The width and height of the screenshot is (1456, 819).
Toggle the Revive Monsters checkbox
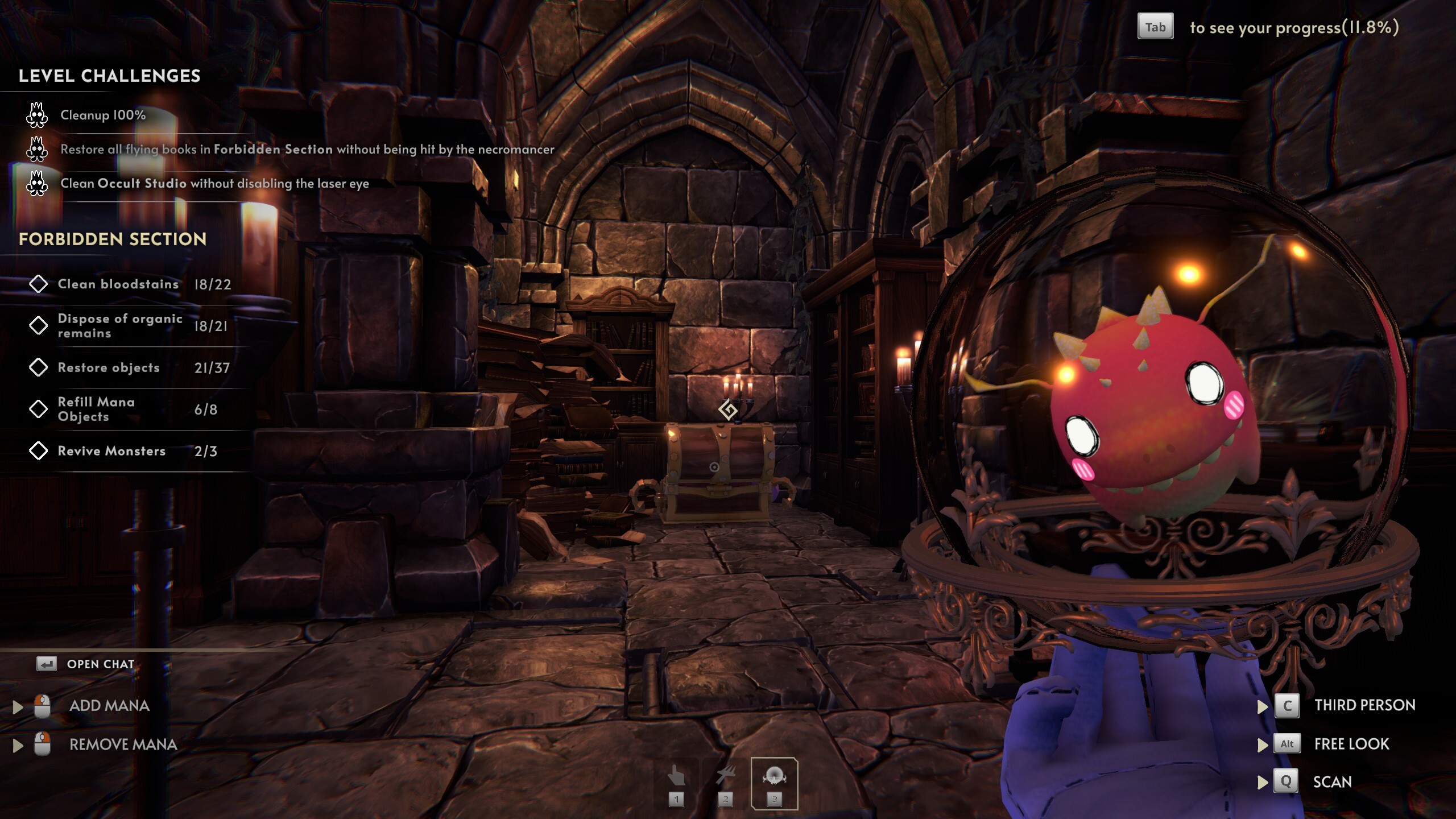39,450
